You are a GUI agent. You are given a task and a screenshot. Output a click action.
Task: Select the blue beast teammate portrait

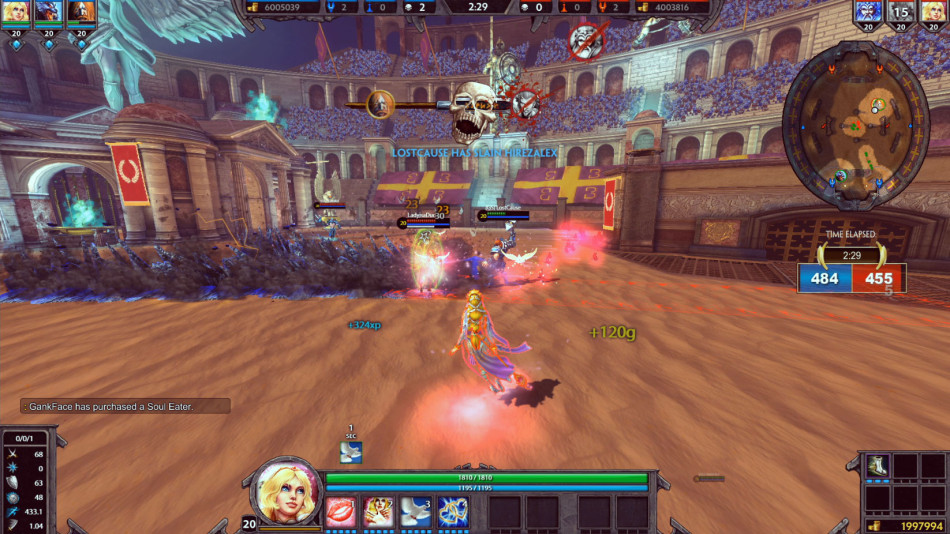pos(48,12)
